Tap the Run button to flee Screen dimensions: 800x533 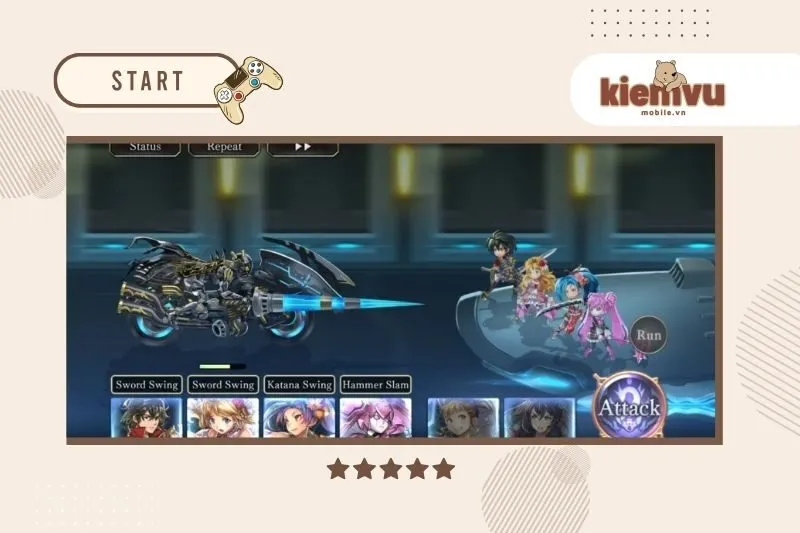[649, 335]
